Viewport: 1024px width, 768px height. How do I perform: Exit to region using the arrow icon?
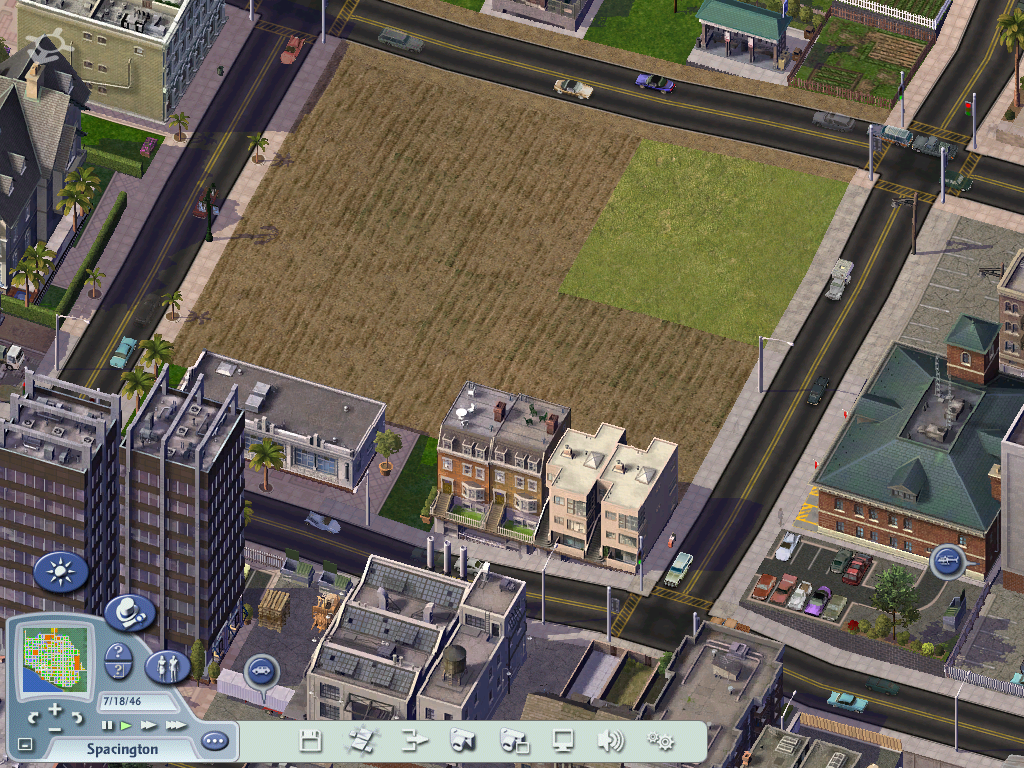(413, 741)
